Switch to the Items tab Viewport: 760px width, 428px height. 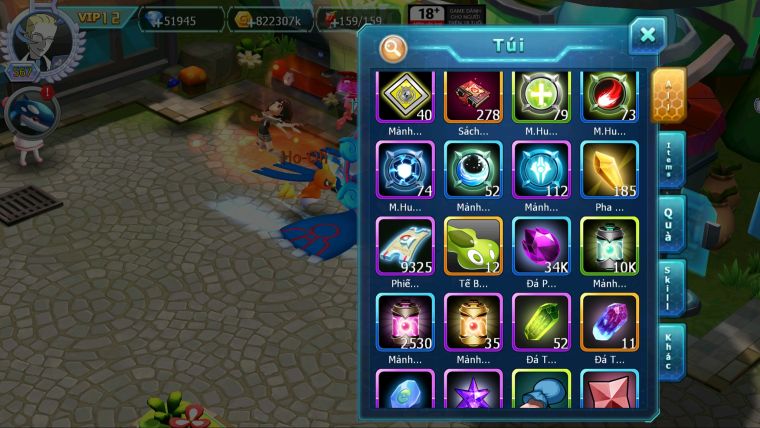pos(669,160)
